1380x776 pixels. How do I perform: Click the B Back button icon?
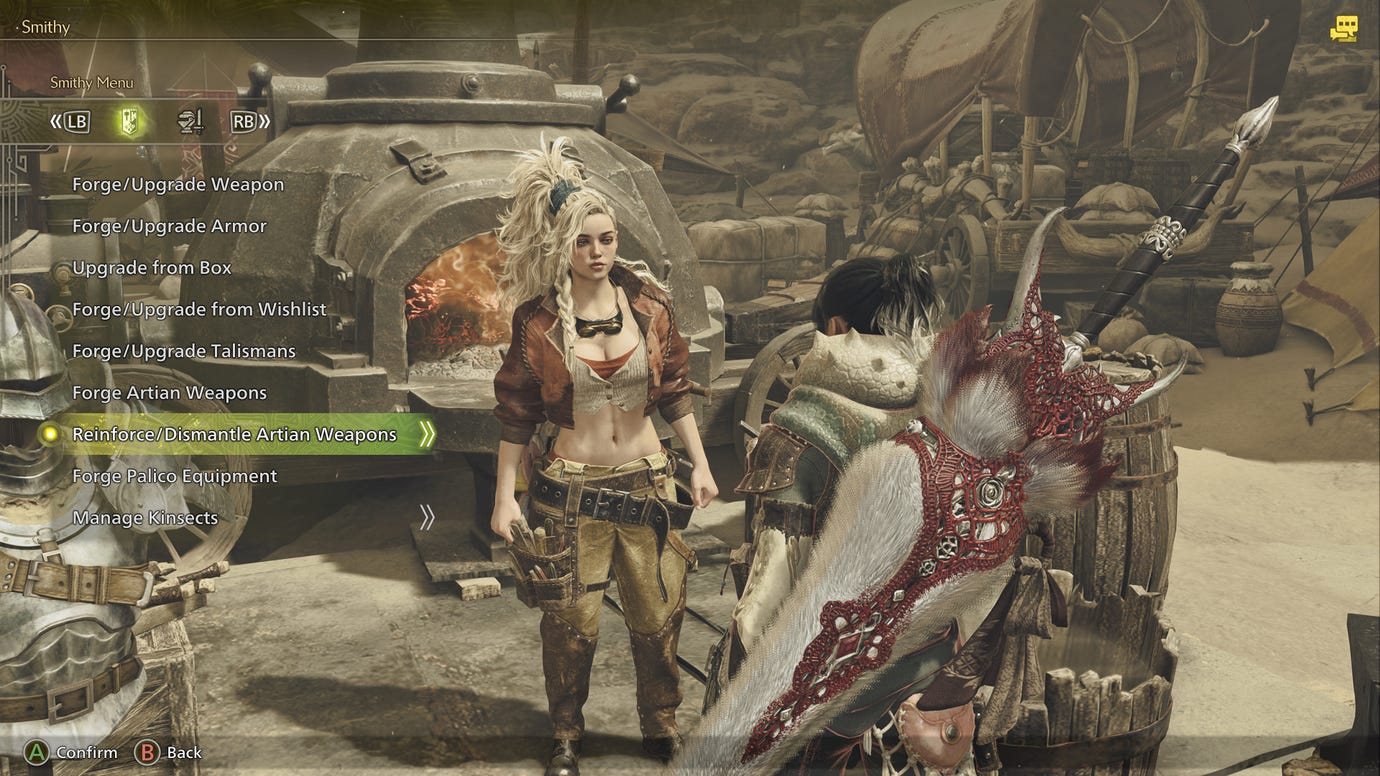[147, 752]
